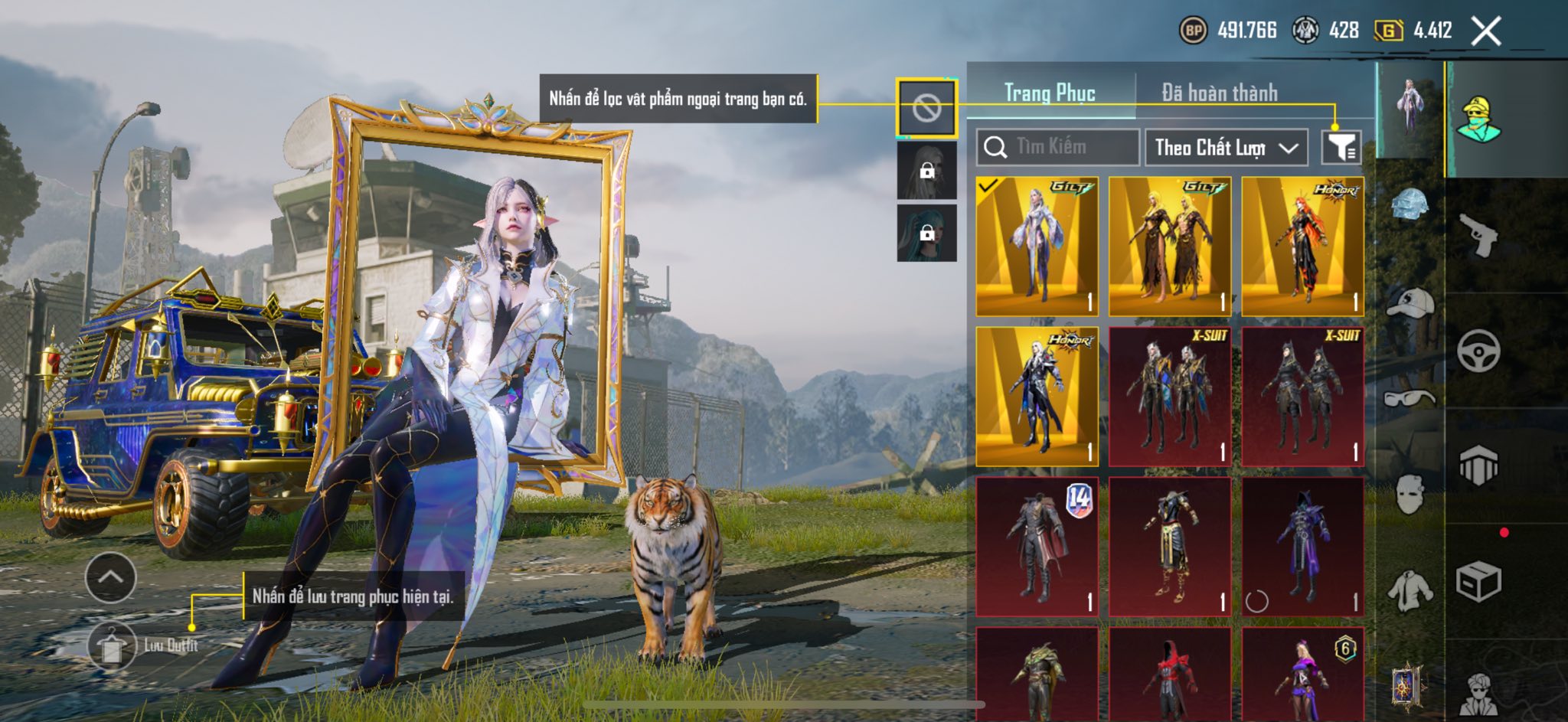Choose the X-Suit with blue wings
1568x722 pixels.
click(1170, 397)
